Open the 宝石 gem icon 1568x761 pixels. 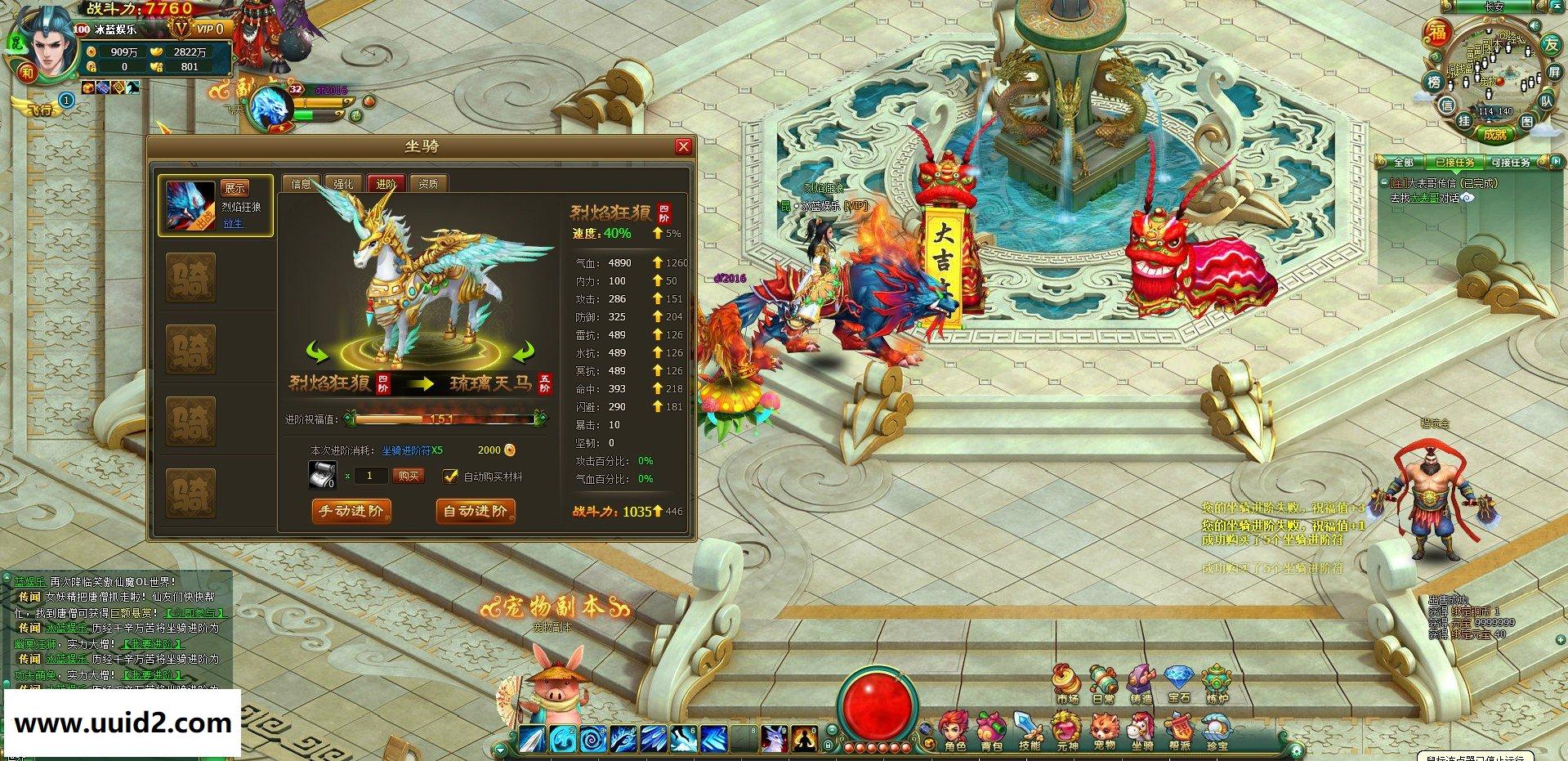click(x=1179, y=684)
